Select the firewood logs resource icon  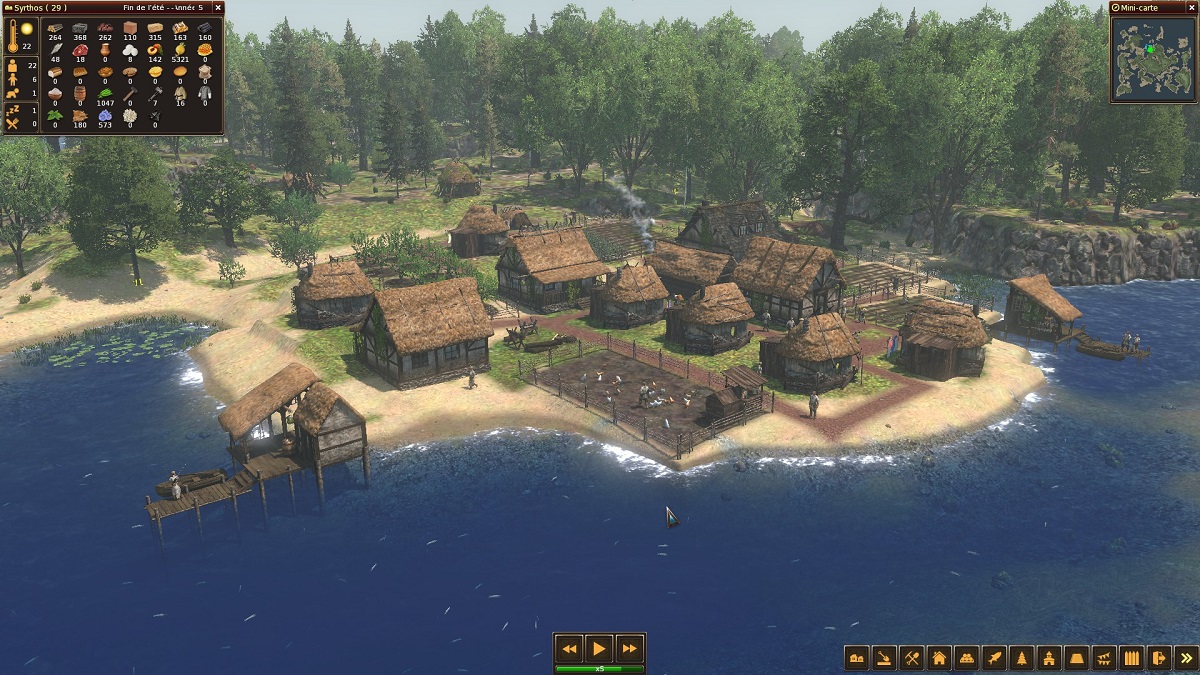[55, 27]
